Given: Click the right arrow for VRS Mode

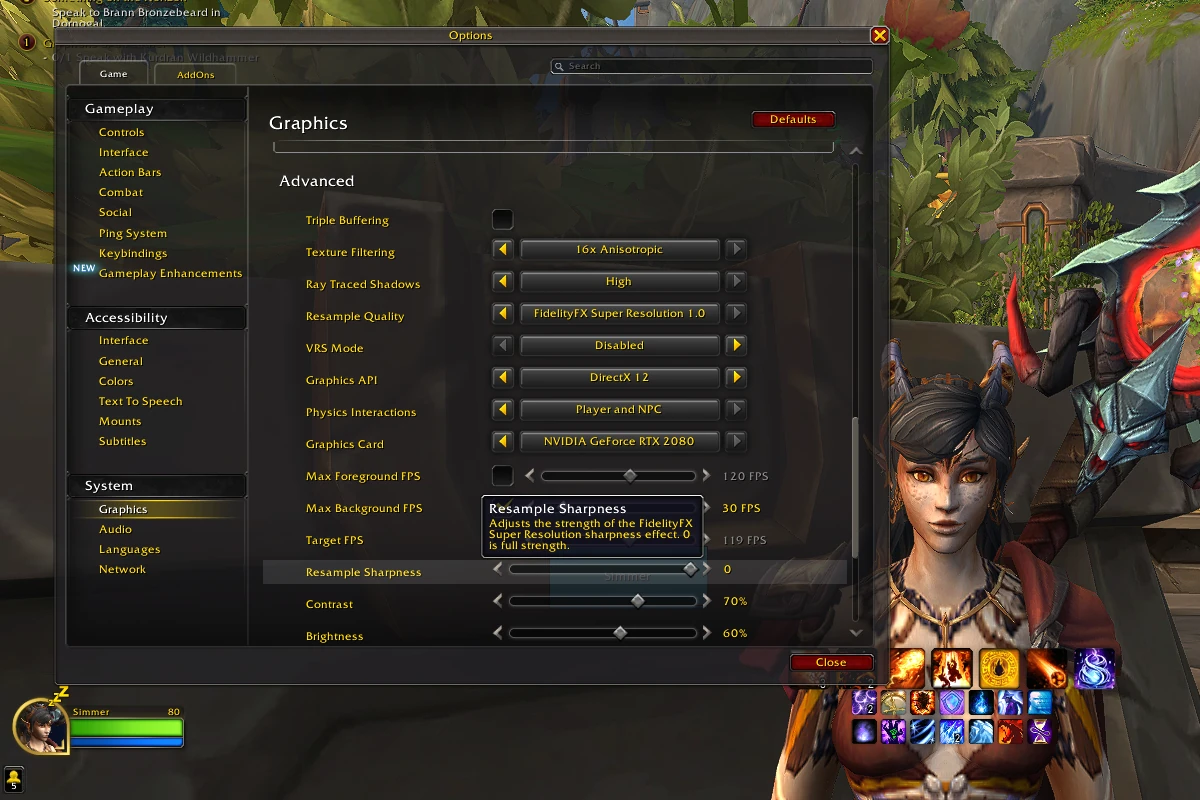Looking at the screenshot, I should 736,346.
